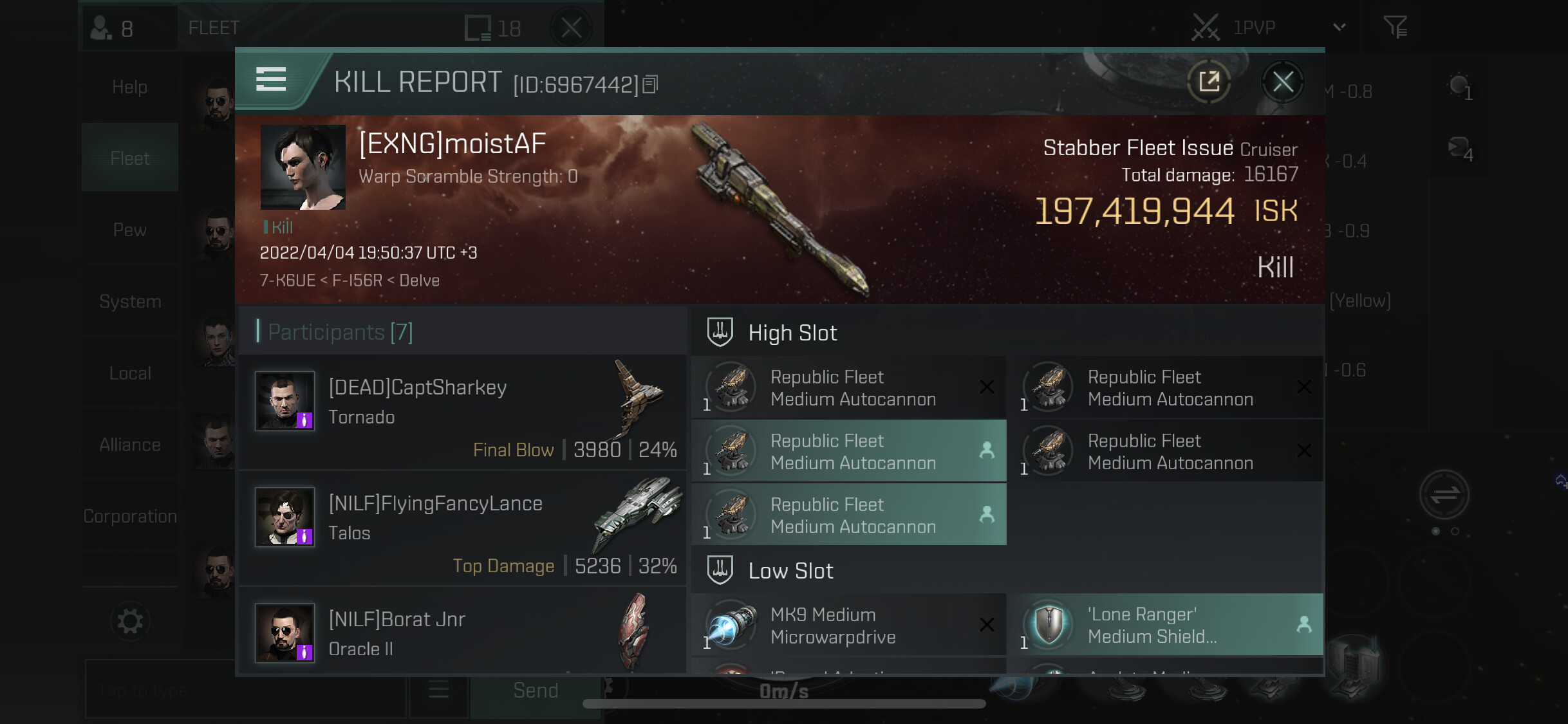
Task: Open chat settings gear
Action: coord(130,621)
